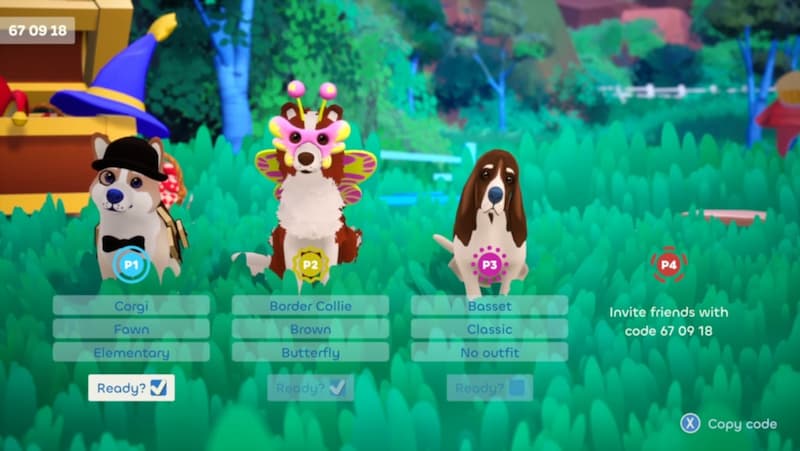Screen dimensions: 800x451
Task: Choose the No outfit option
Action: [x=489, y=352]
